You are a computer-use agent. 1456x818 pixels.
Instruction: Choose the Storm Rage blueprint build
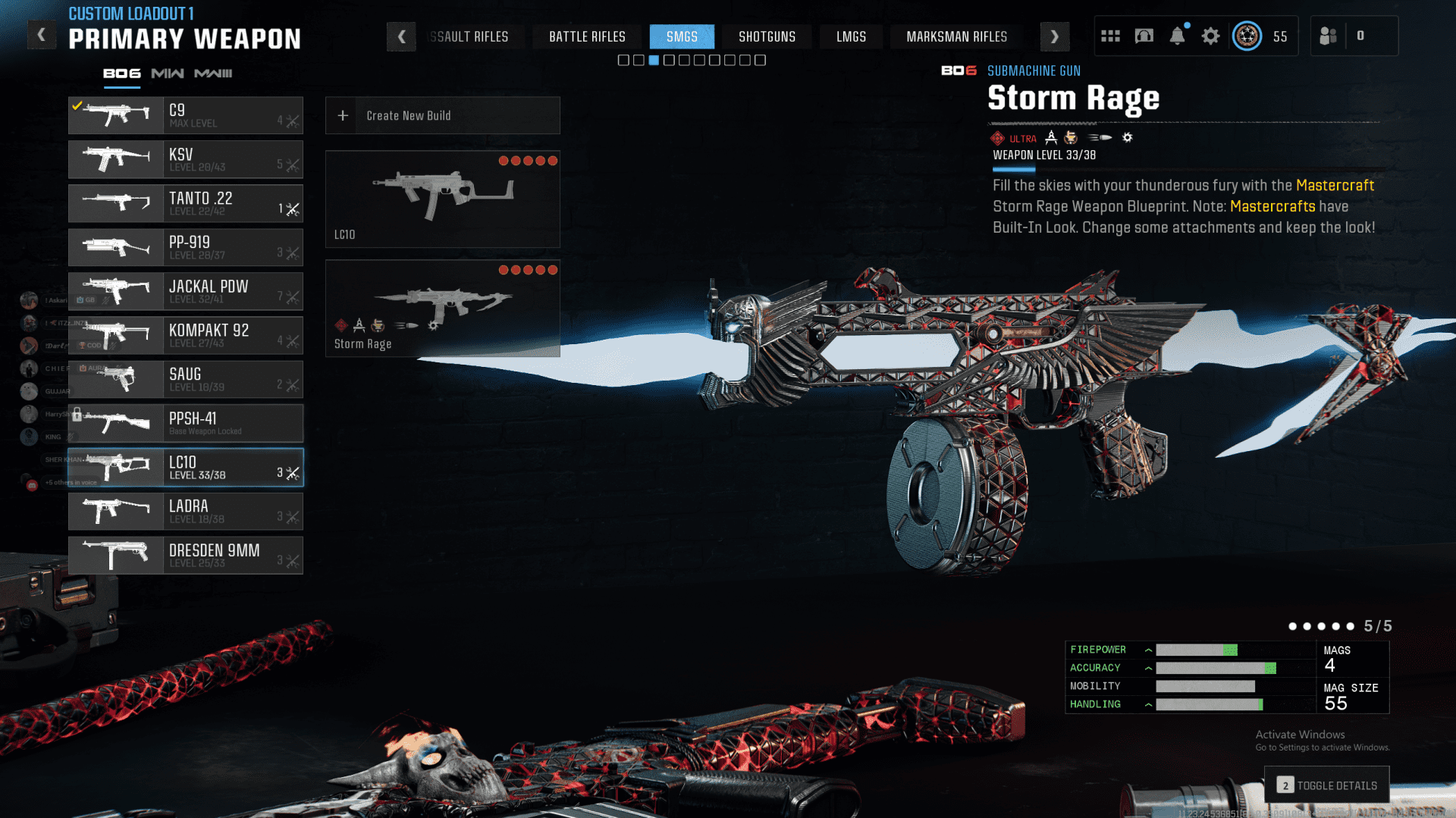coord(442,309)
